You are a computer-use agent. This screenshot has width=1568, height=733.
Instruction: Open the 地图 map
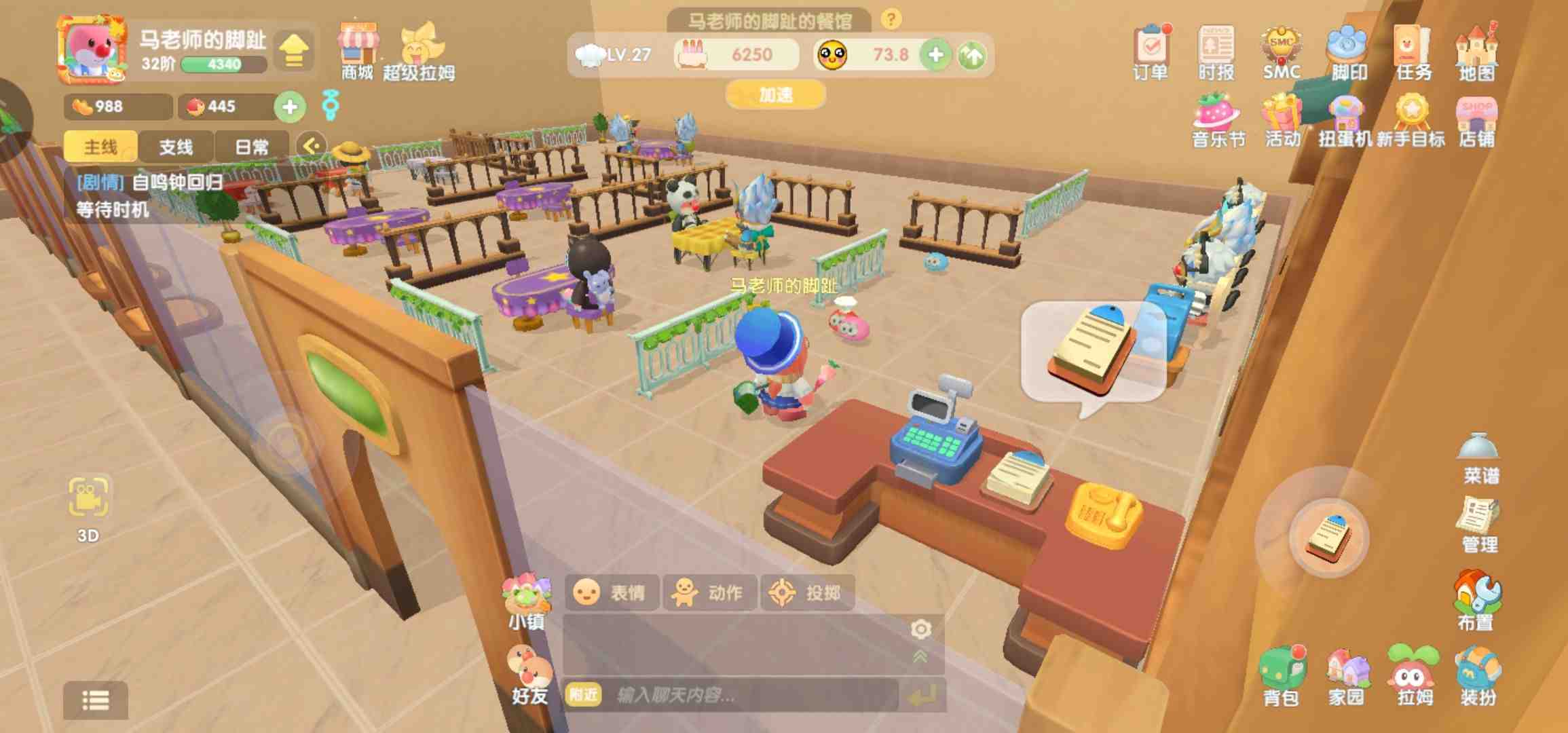1476,52
